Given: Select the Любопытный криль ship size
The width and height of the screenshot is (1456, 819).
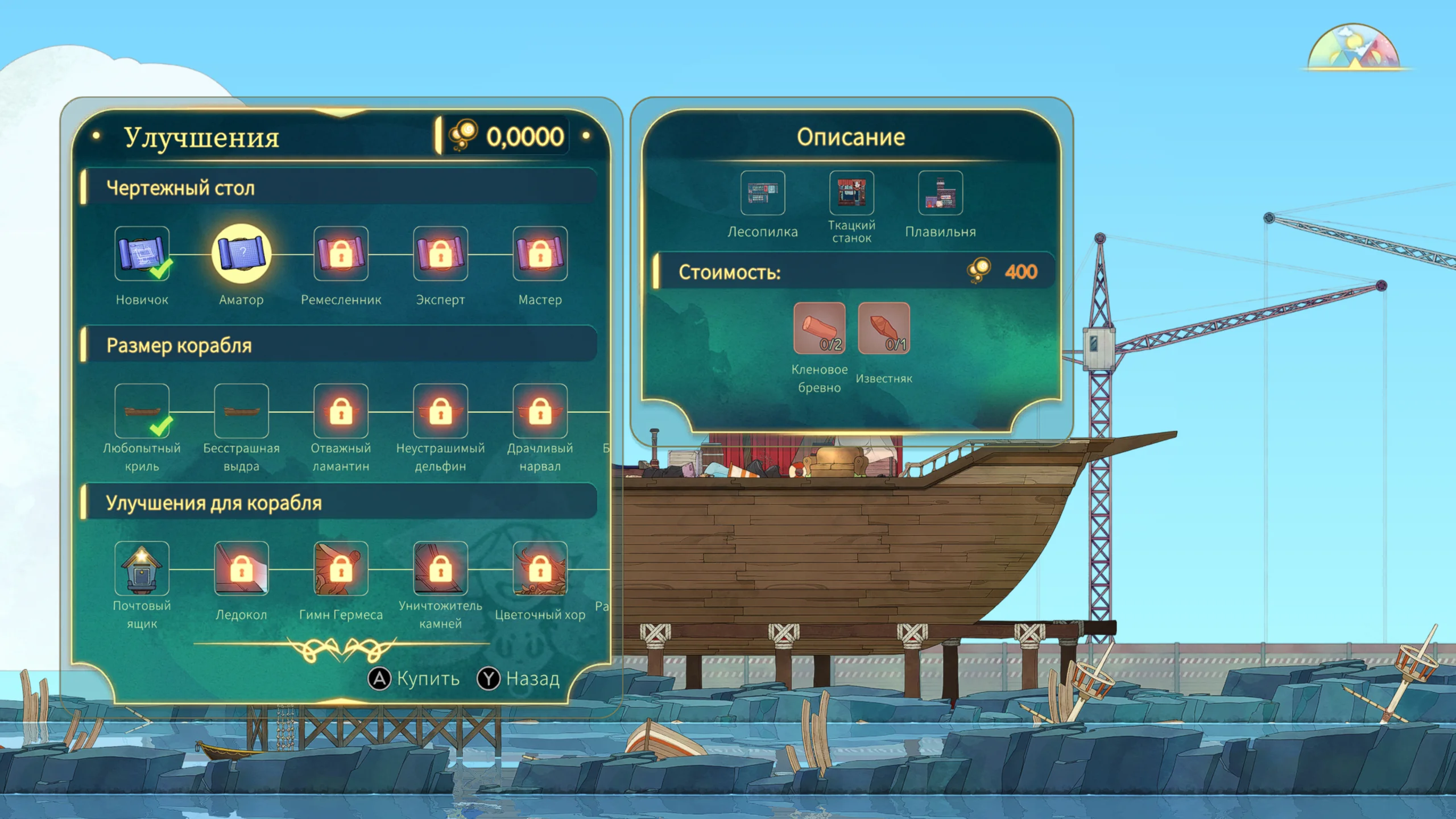Looking at the screenshot, I should pyautogui.click(x=142, y=411).
